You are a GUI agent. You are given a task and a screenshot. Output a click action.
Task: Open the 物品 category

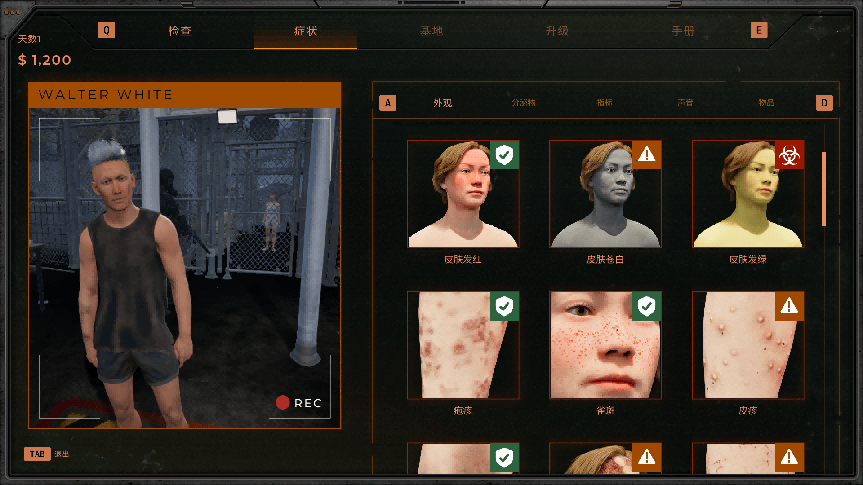click(x=766, y=103)
